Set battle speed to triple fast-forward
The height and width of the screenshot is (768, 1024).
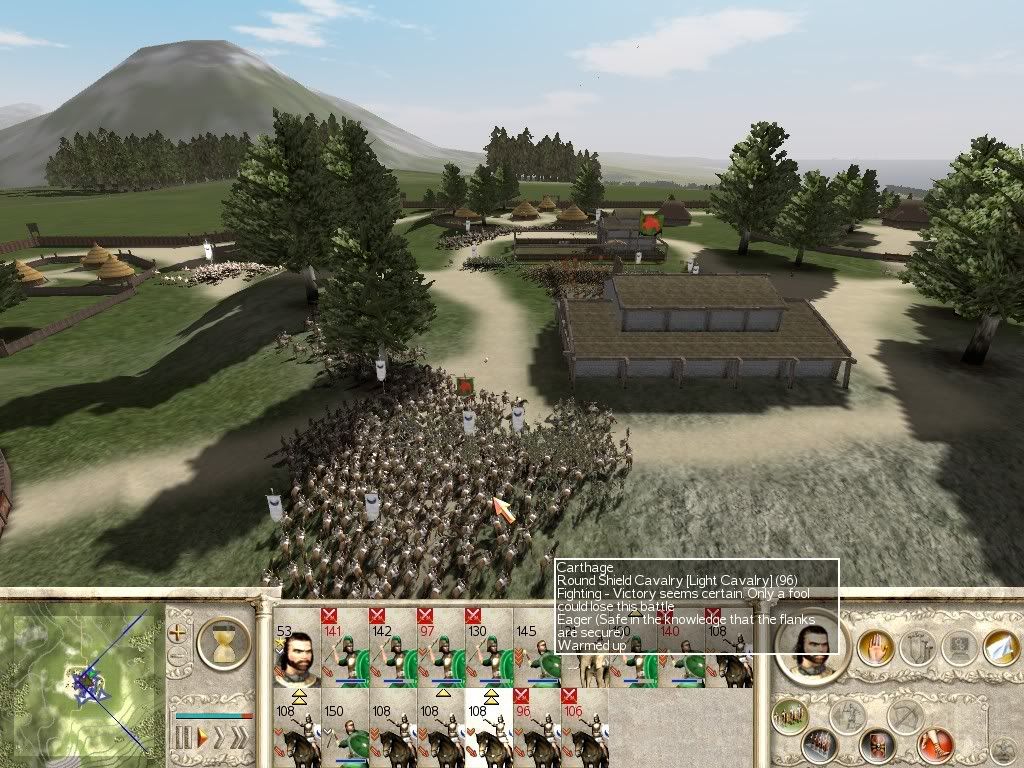pyautogui.click(x=240, y=739)
